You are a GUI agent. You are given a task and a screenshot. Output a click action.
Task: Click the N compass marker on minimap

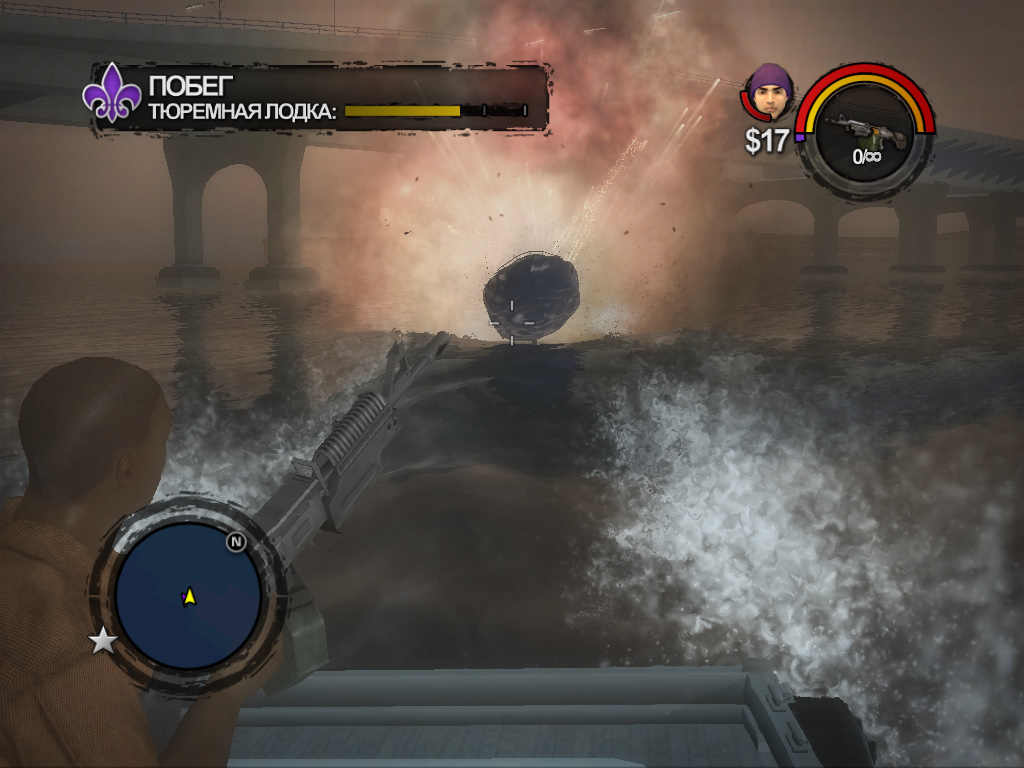click(x=236, y=542)
